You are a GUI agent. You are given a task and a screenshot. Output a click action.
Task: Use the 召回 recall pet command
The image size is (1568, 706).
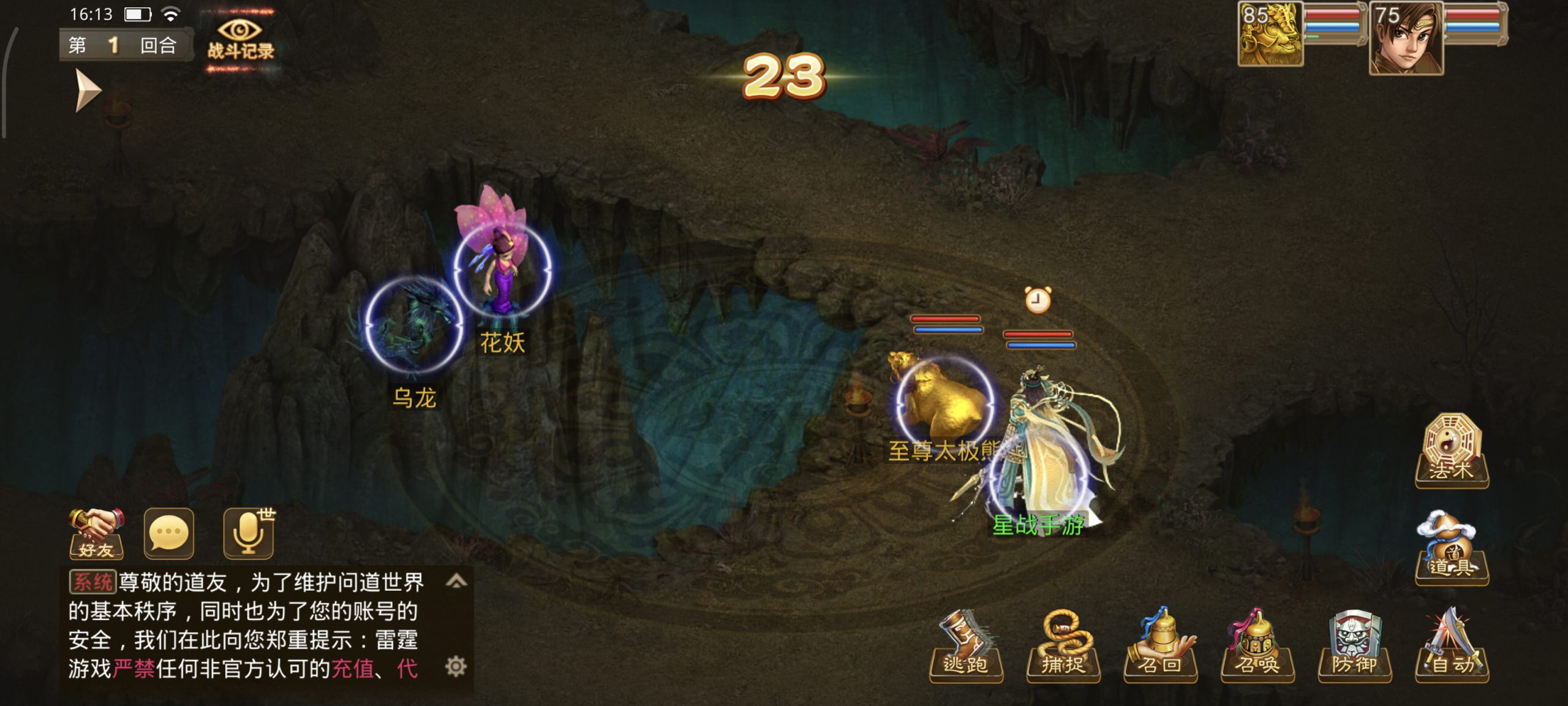(1160, 647)
